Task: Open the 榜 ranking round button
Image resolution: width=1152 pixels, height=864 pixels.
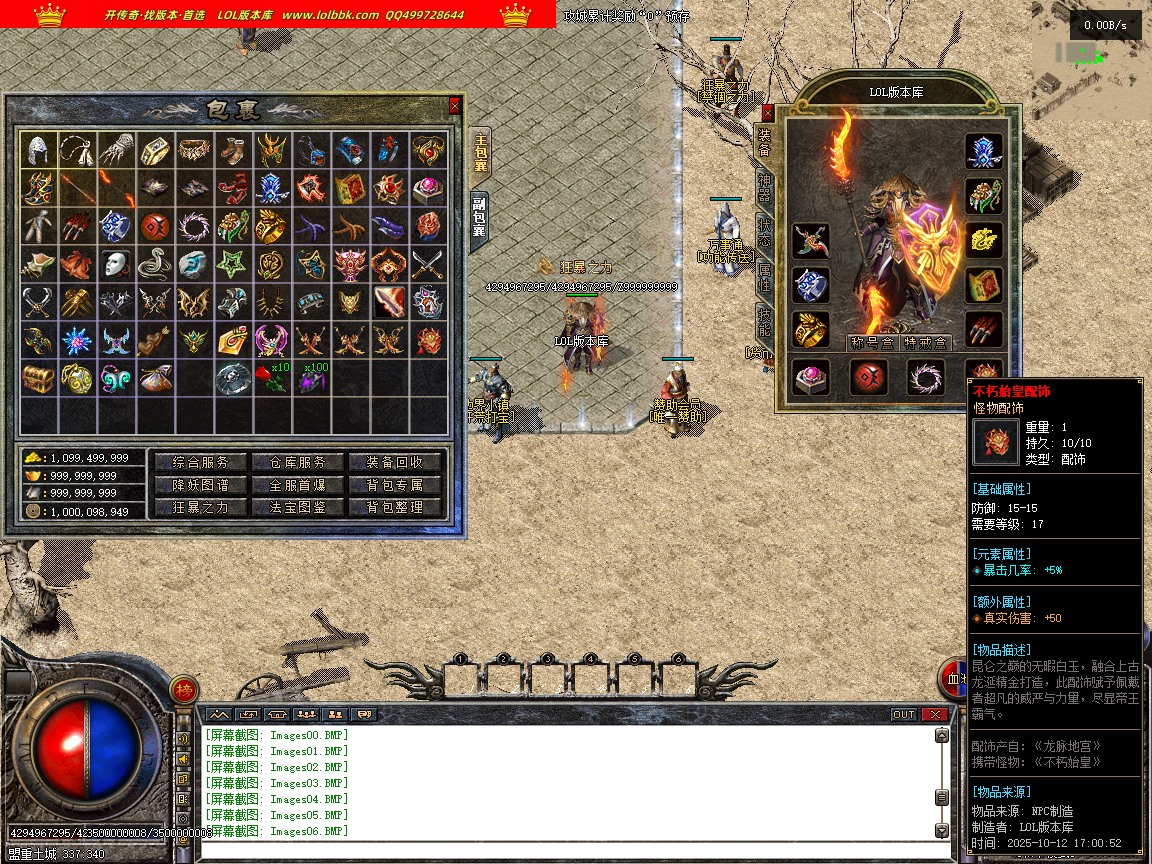Action: (184, 689)
